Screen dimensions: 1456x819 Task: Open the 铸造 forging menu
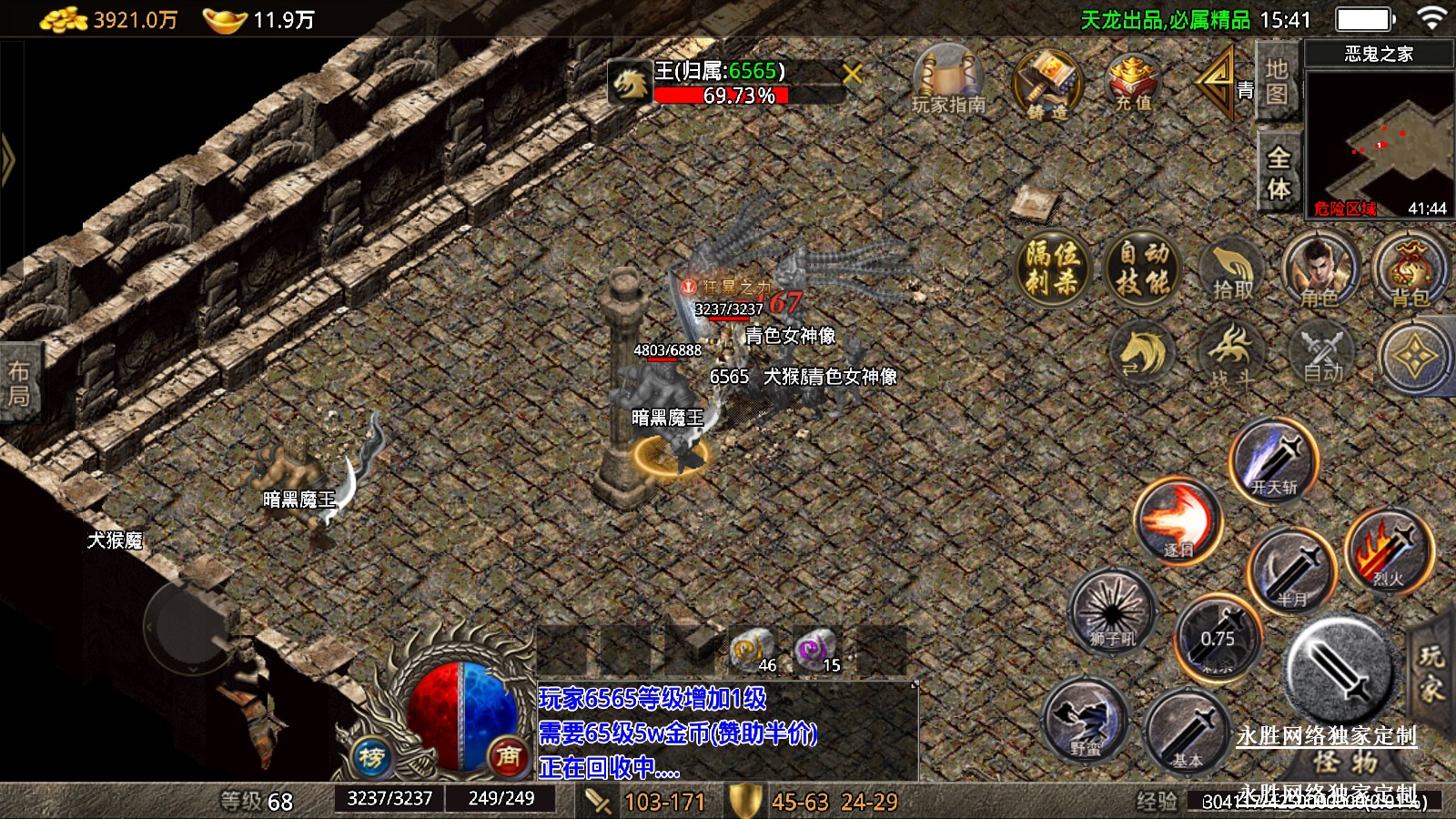tap(1048, 84)
